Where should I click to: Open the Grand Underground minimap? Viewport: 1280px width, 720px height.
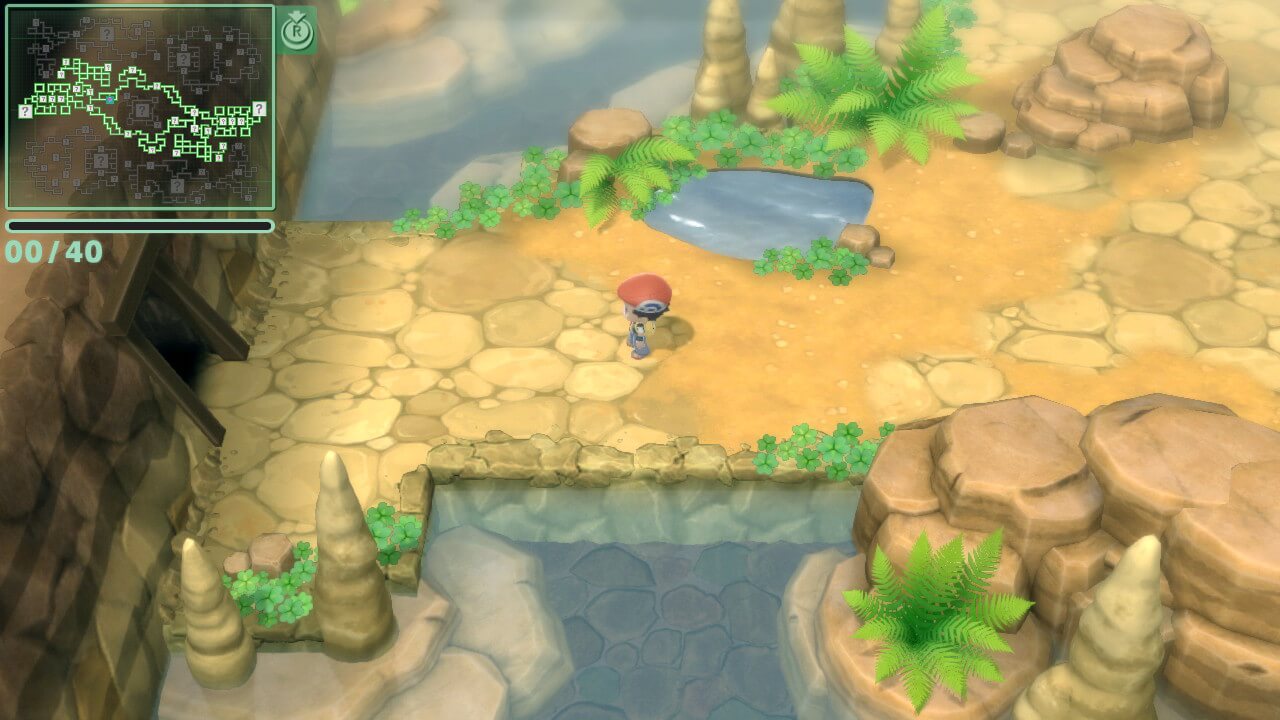click(x=140, y=107)
